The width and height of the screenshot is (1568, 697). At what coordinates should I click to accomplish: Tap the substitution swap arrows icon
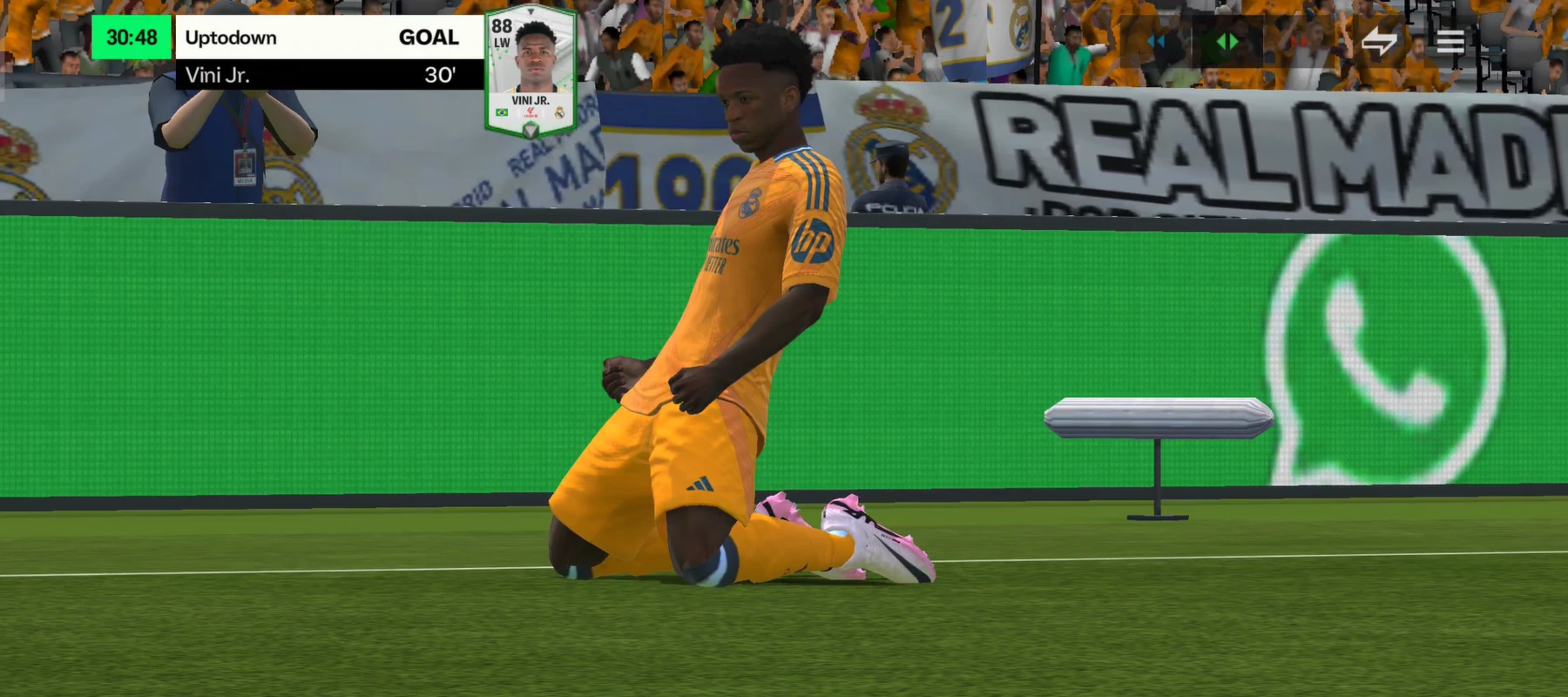[1379, 41]
